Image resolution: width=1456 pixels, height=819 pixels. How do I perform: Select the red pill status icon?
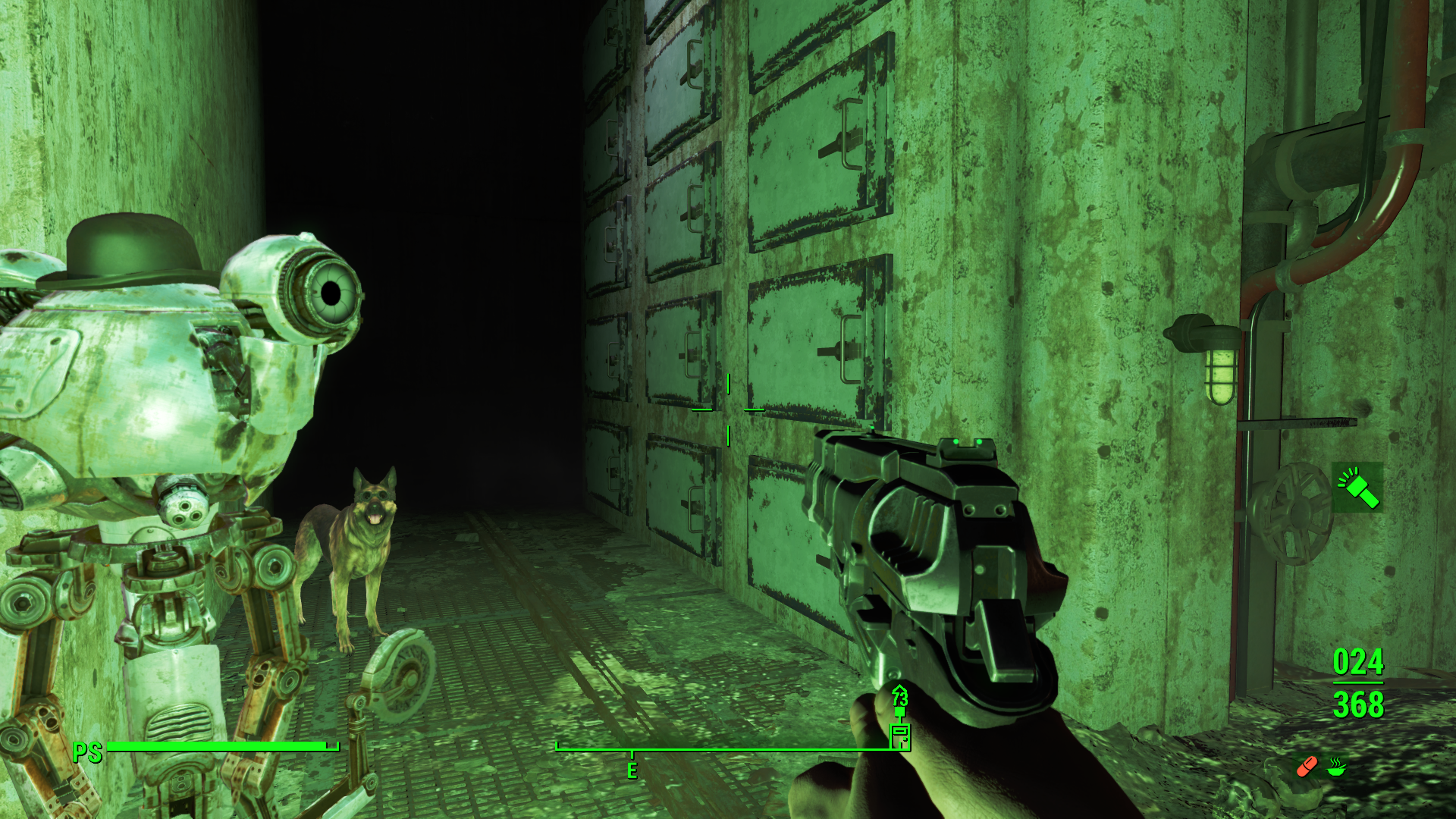(1307, 767)
